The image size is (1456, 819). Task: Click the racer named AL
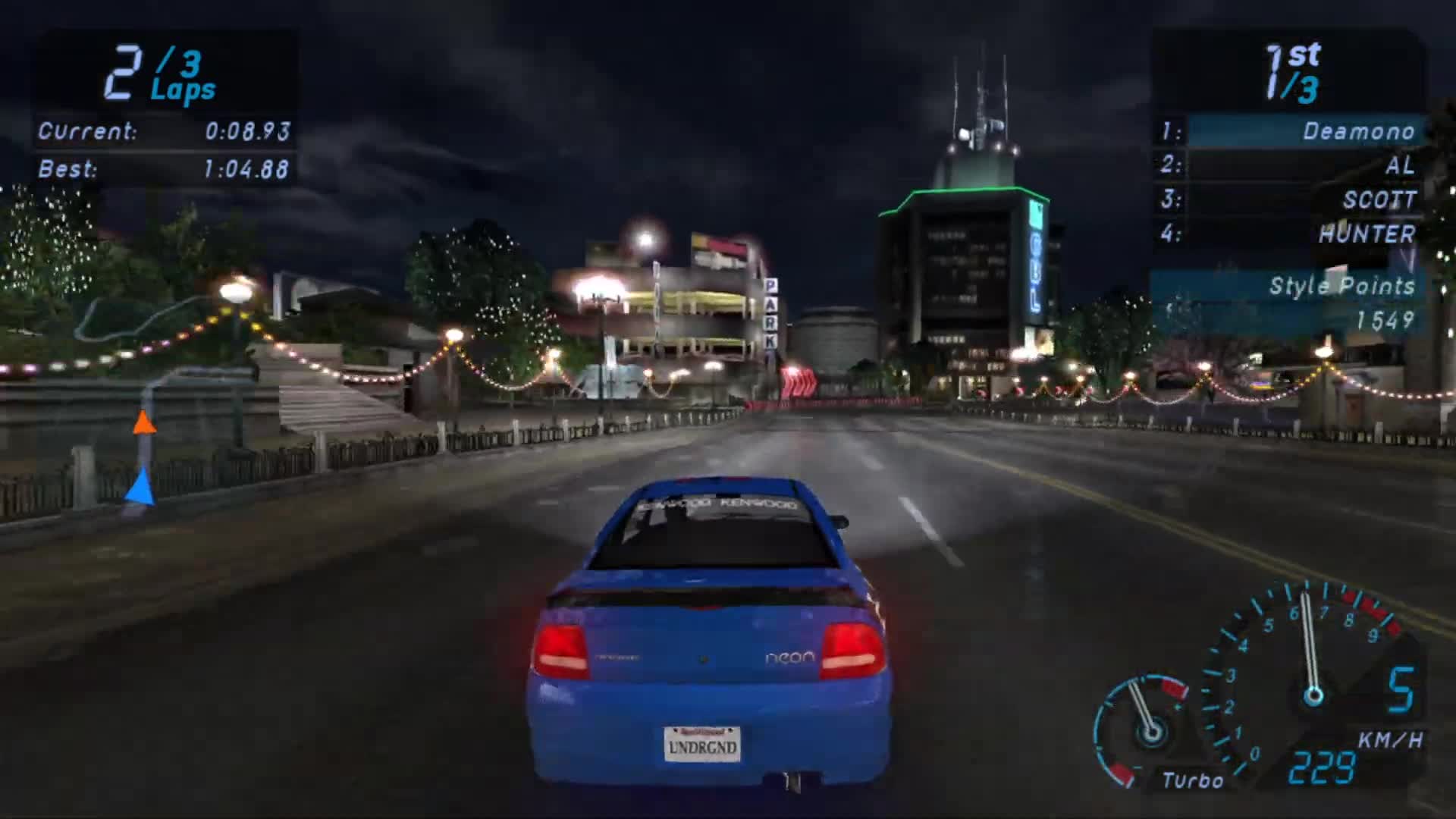1399,166
